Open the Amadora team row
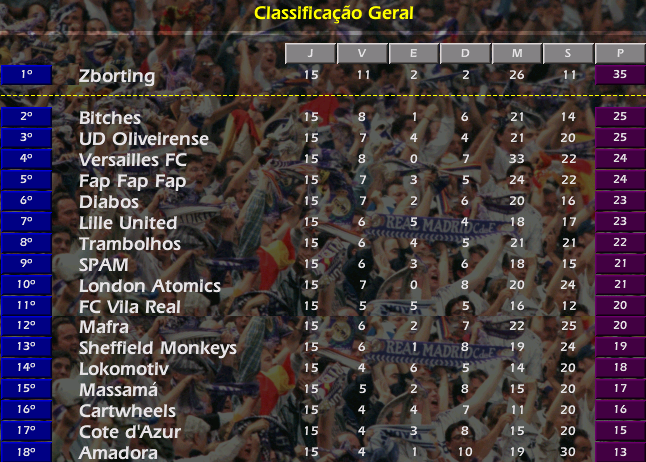646x462 pixels. (118, 453)
